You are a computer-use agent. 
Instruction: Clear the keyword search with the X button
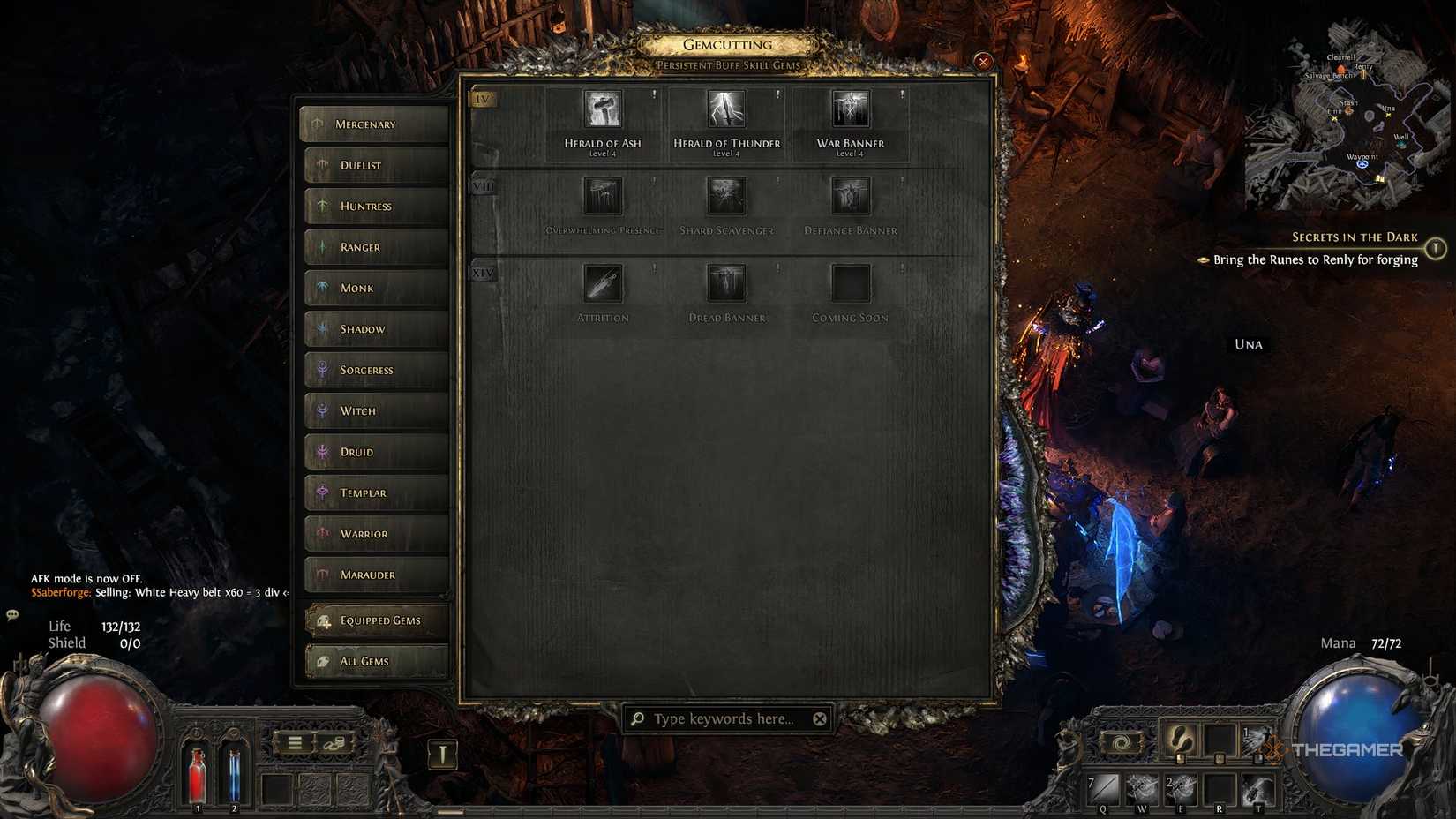pos(819,718)
